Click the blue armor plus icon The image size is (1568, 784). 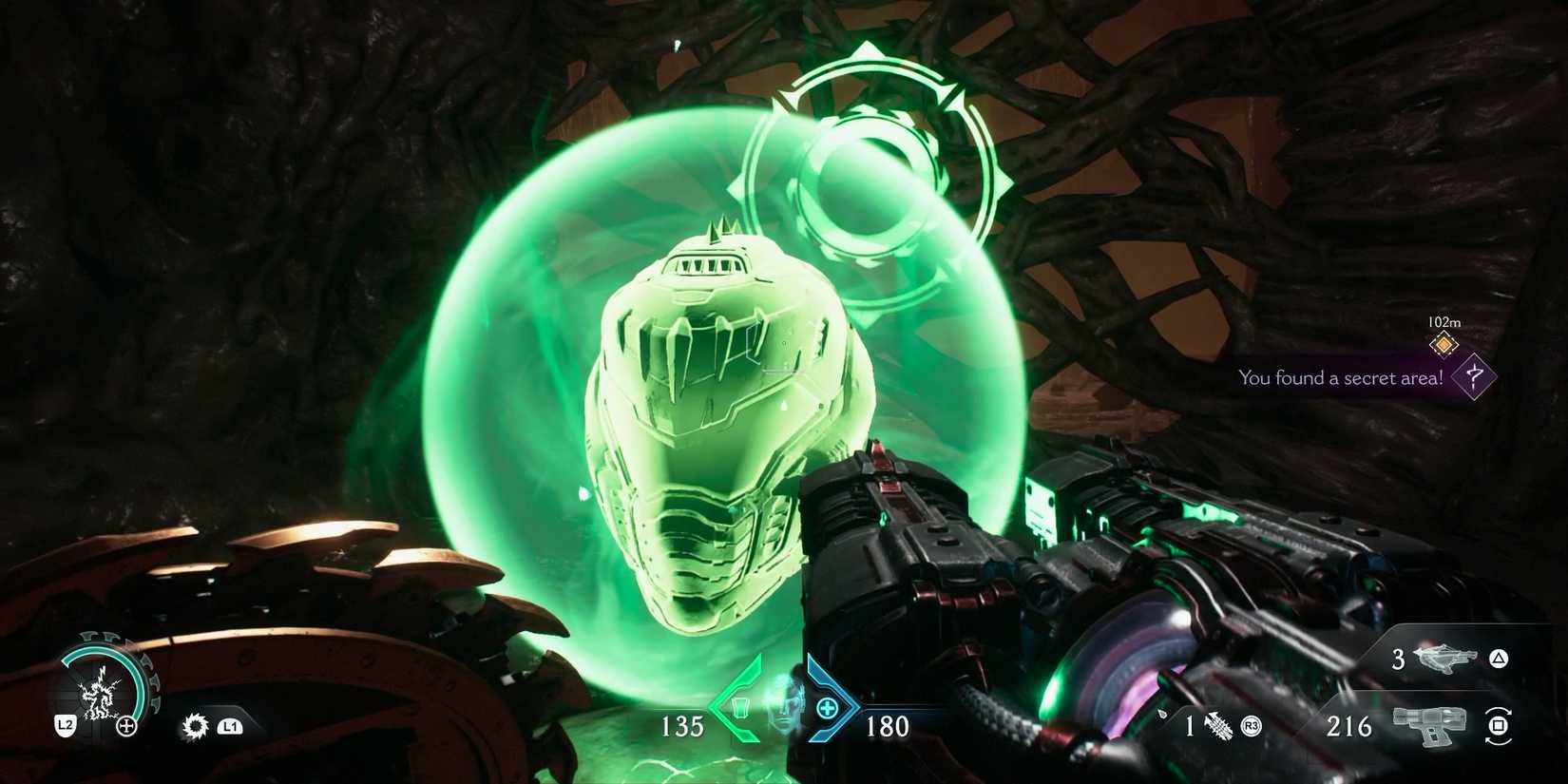point(828,708)
